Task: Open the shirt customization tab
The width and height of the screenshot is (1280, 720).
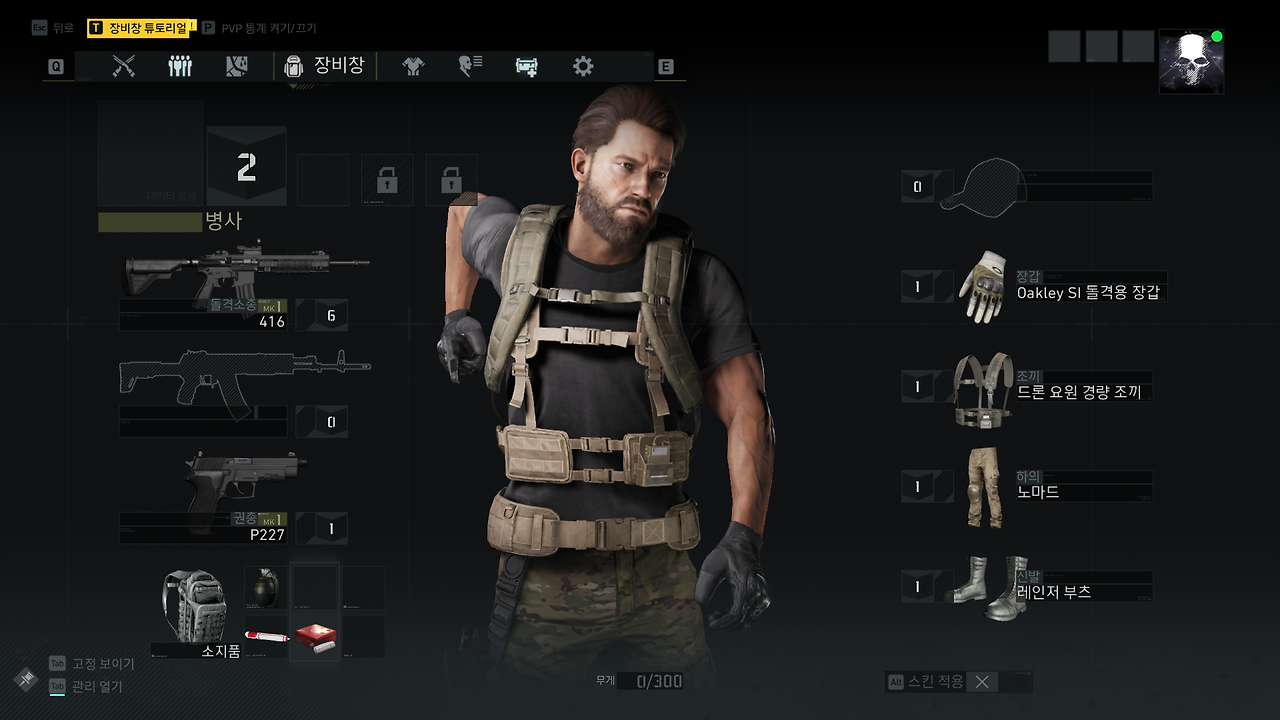Action: pyautogui.click(x=413, y=66)
